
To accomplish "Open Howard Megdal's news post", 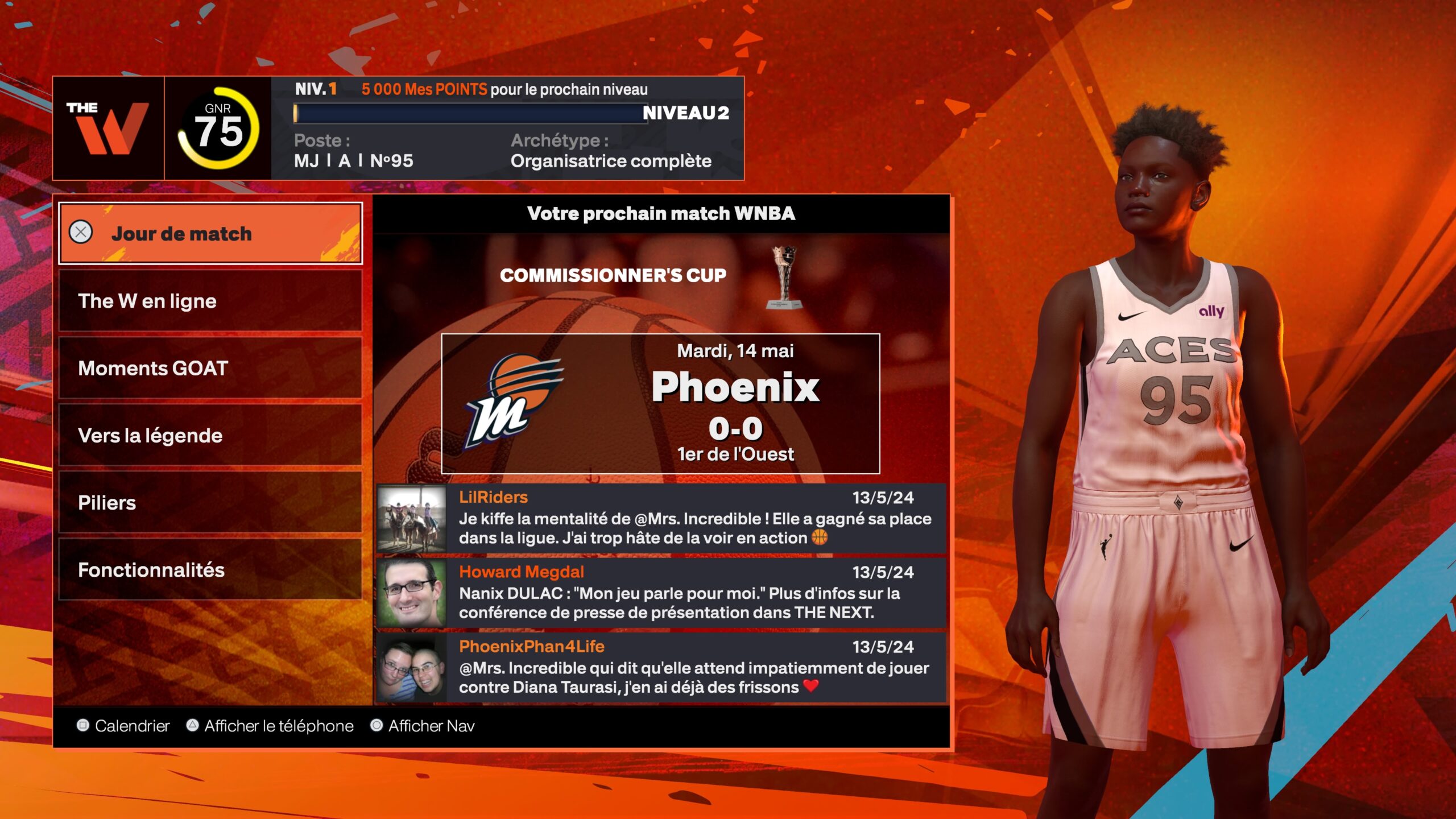I will [694, 593].
